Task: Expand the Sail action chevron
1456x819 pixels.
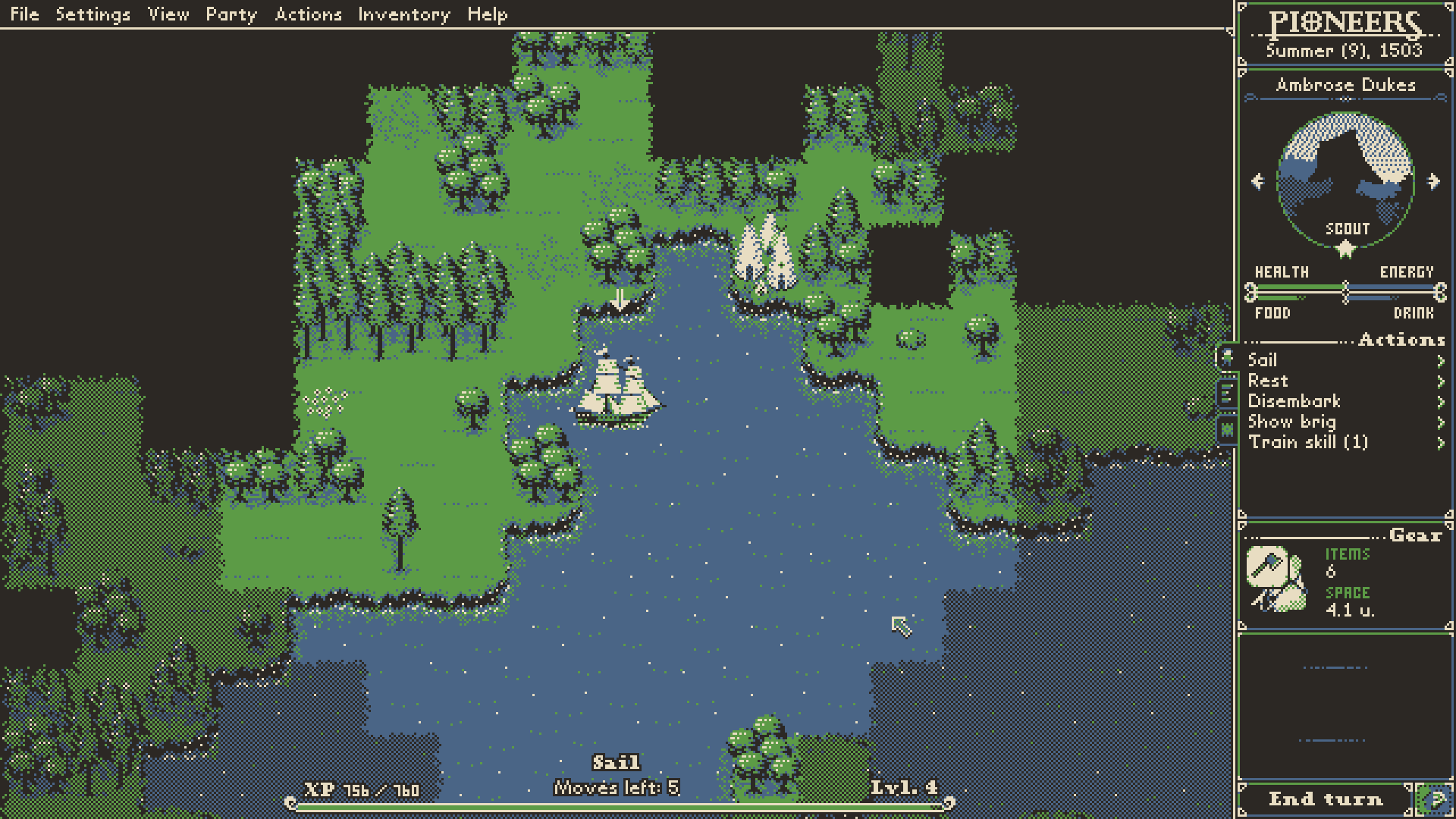Action: [x=1442, y=360]
